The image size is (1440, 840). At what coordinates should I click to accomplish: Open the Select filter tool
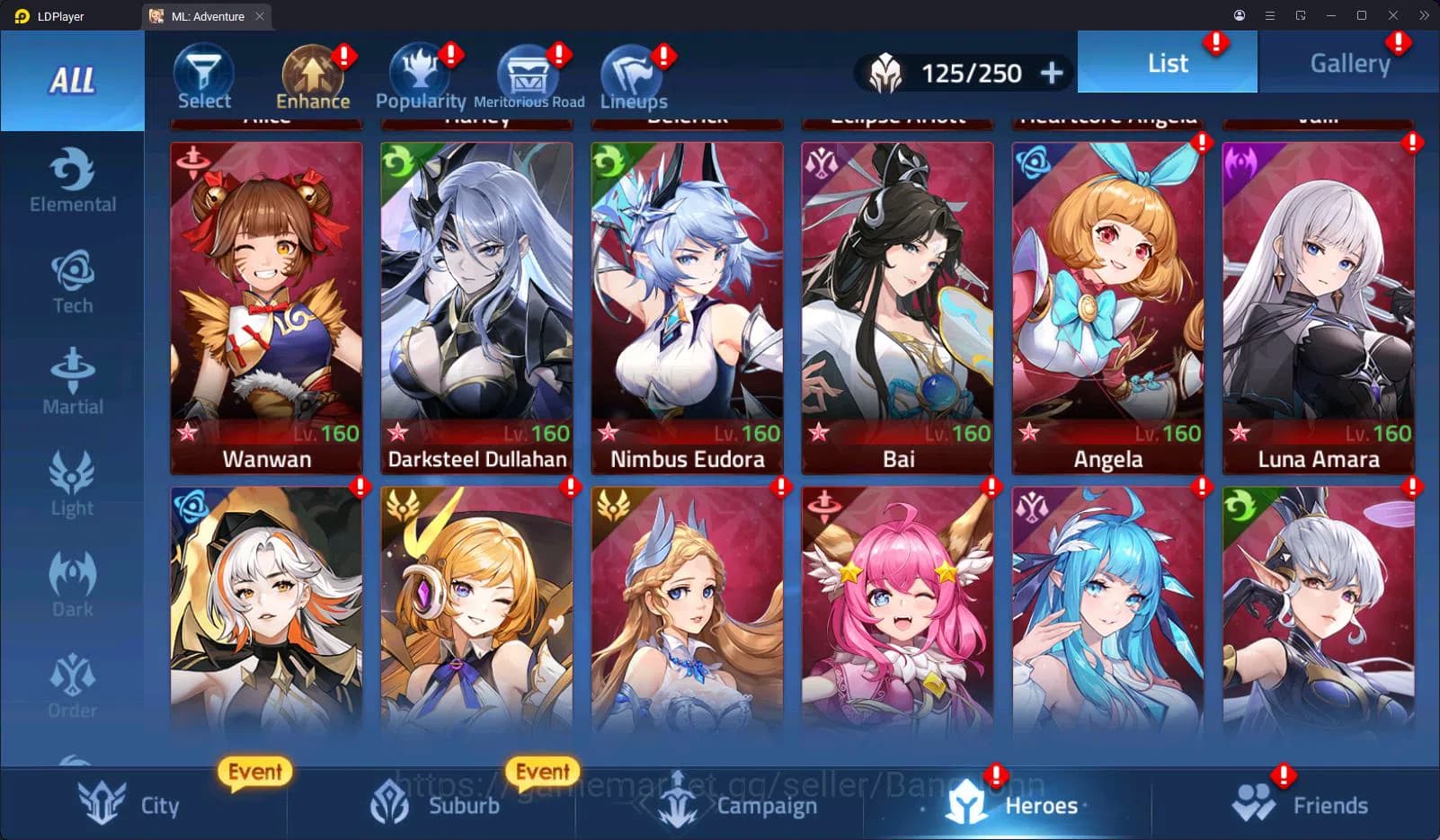point(203,74)
